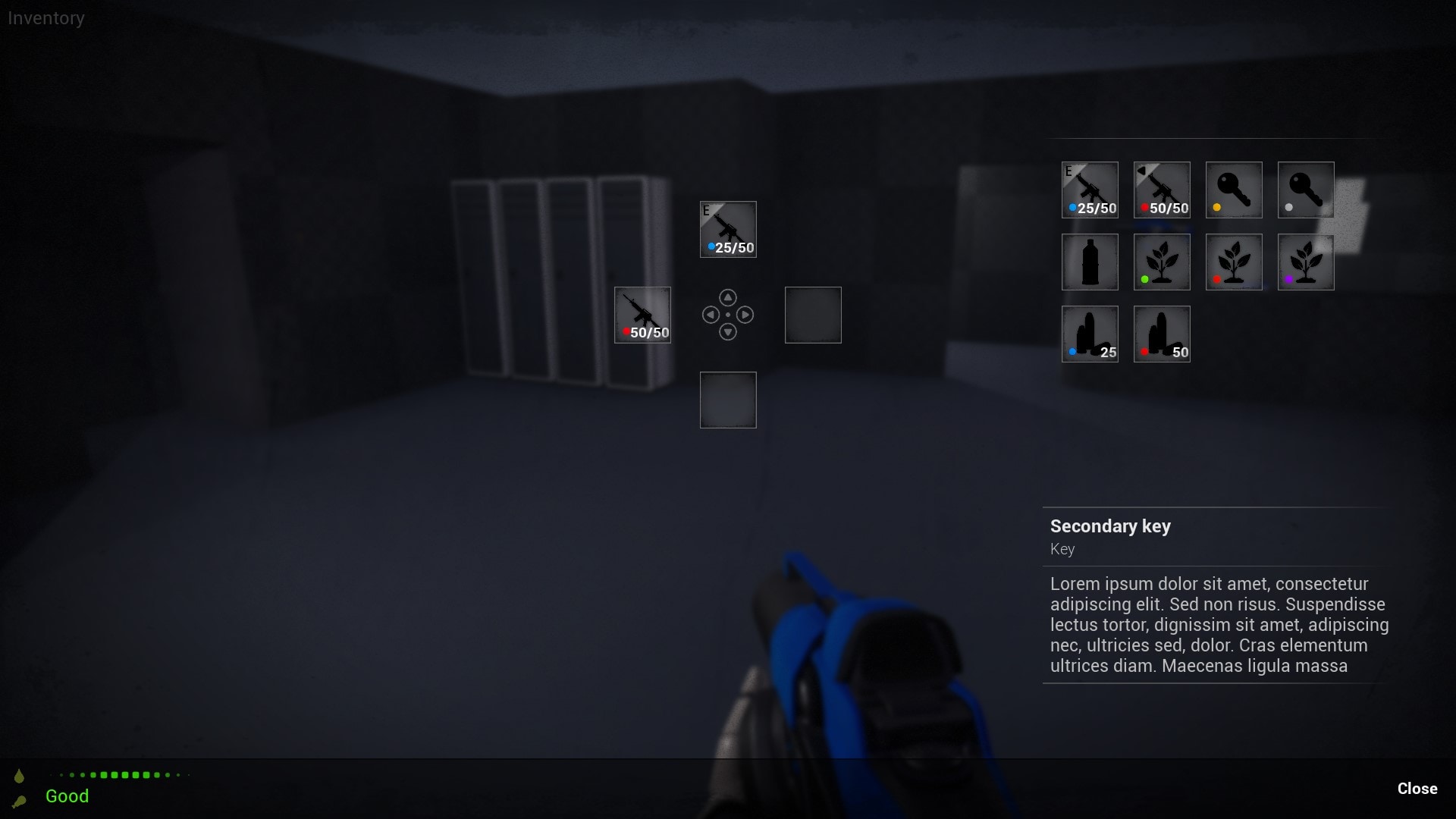Select the red rifle with 50/50 ammo
This screenshot has height=819, width=1456.
point(1162,190)
